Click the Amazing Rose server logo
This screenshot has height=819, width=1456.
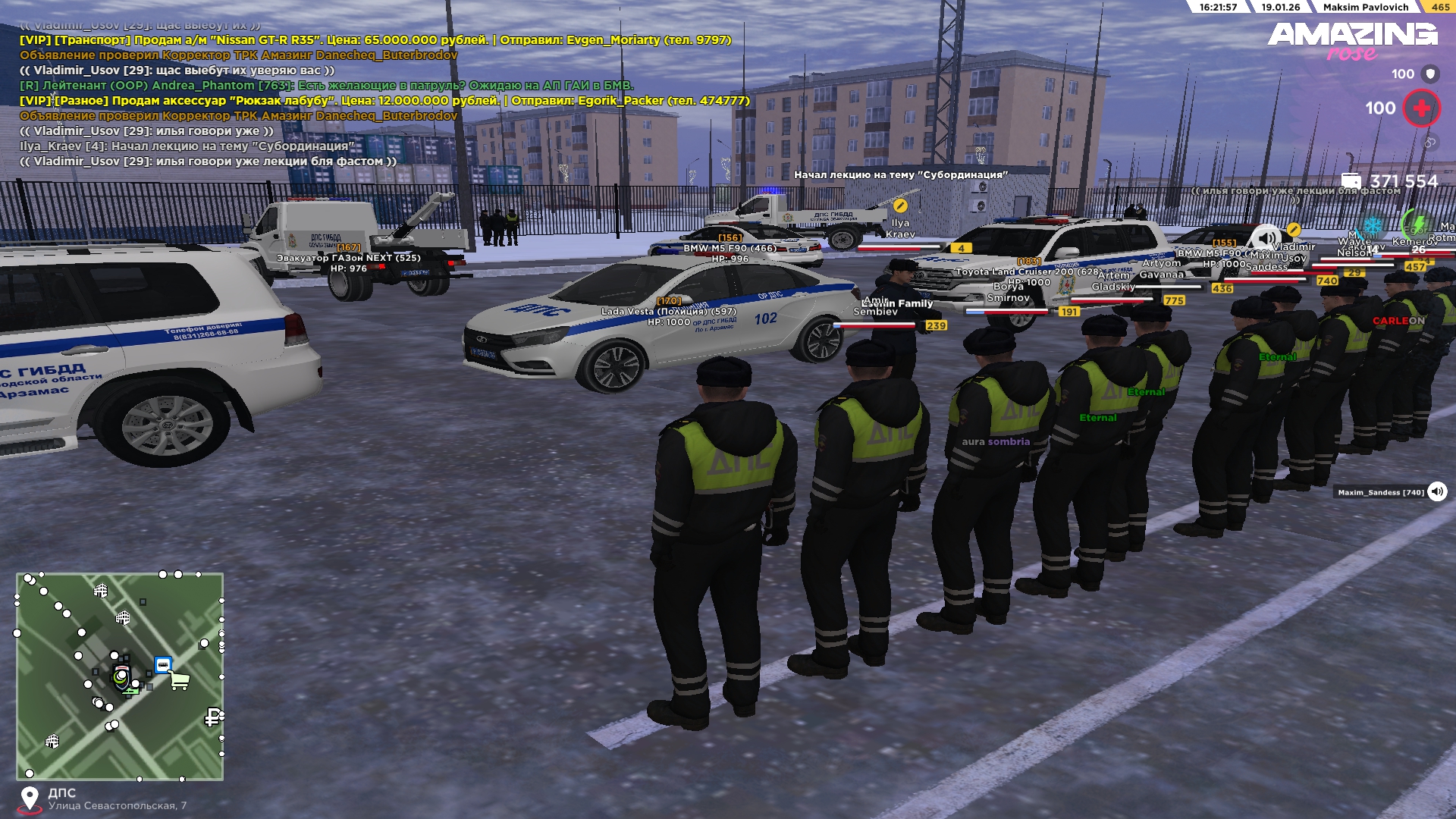point(1352,40)
